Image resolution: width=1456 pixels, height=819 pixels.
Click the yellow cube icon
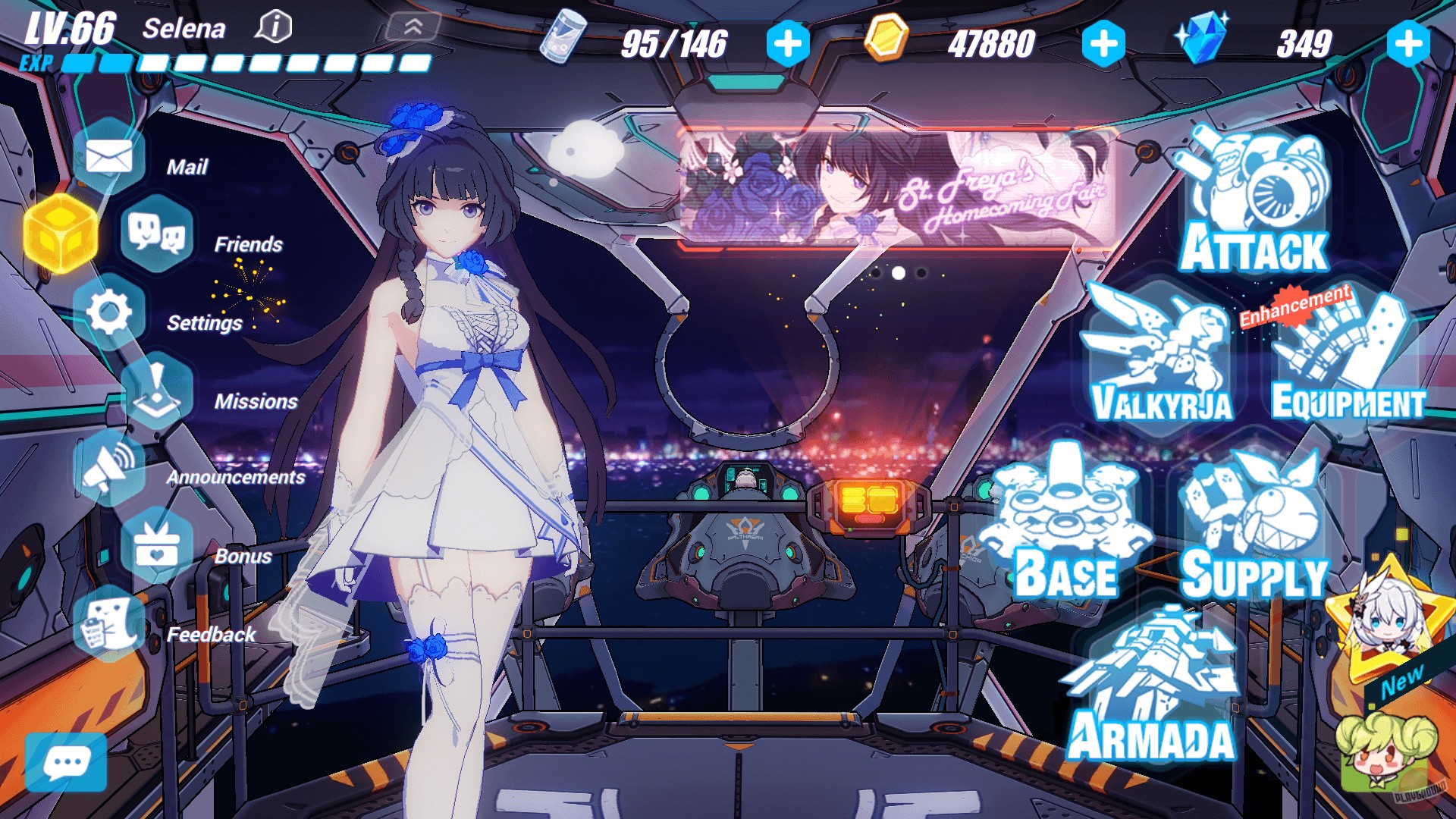tap(61, 234)
